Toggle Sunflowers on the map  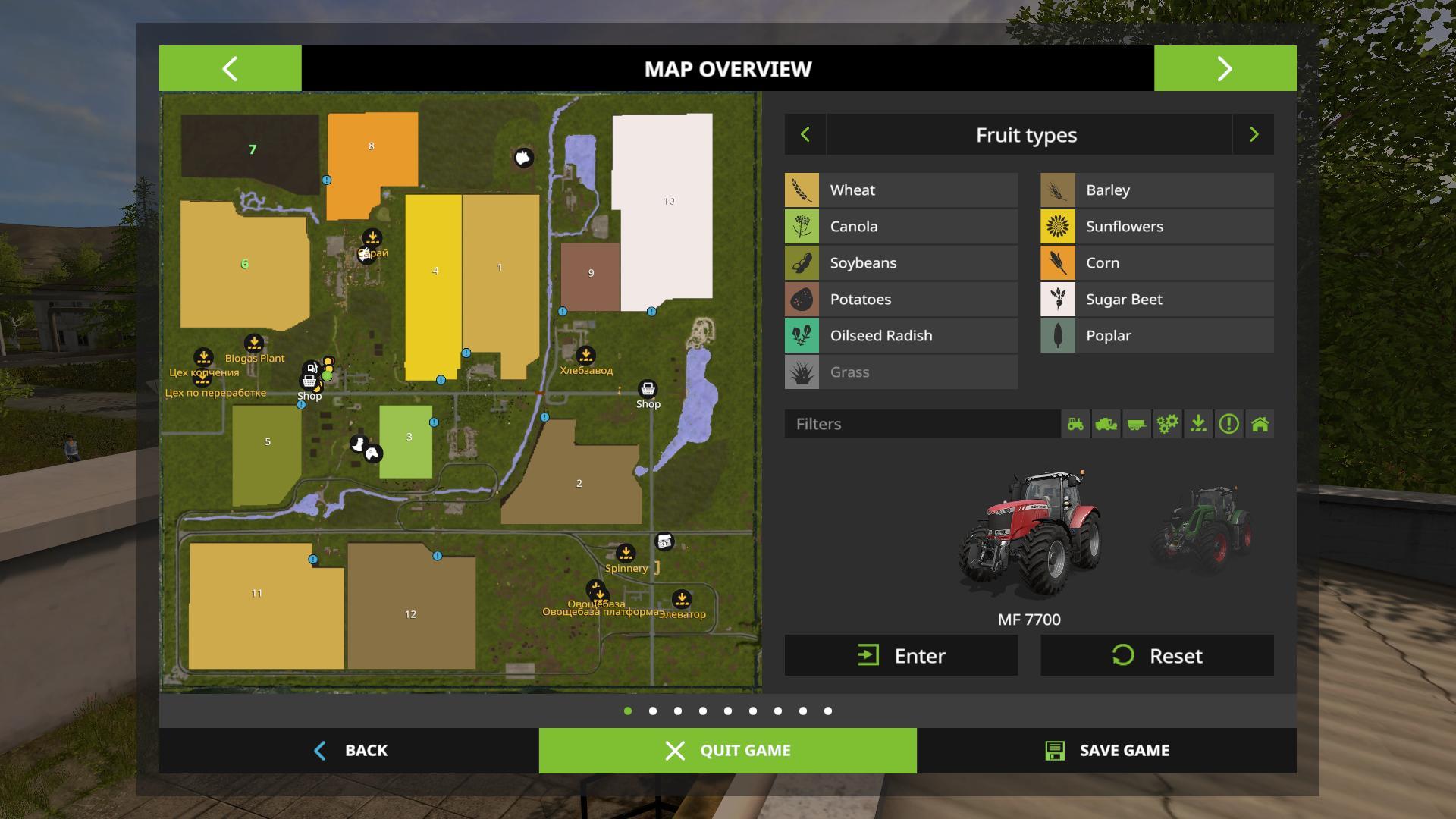(x=1156, y=227)
